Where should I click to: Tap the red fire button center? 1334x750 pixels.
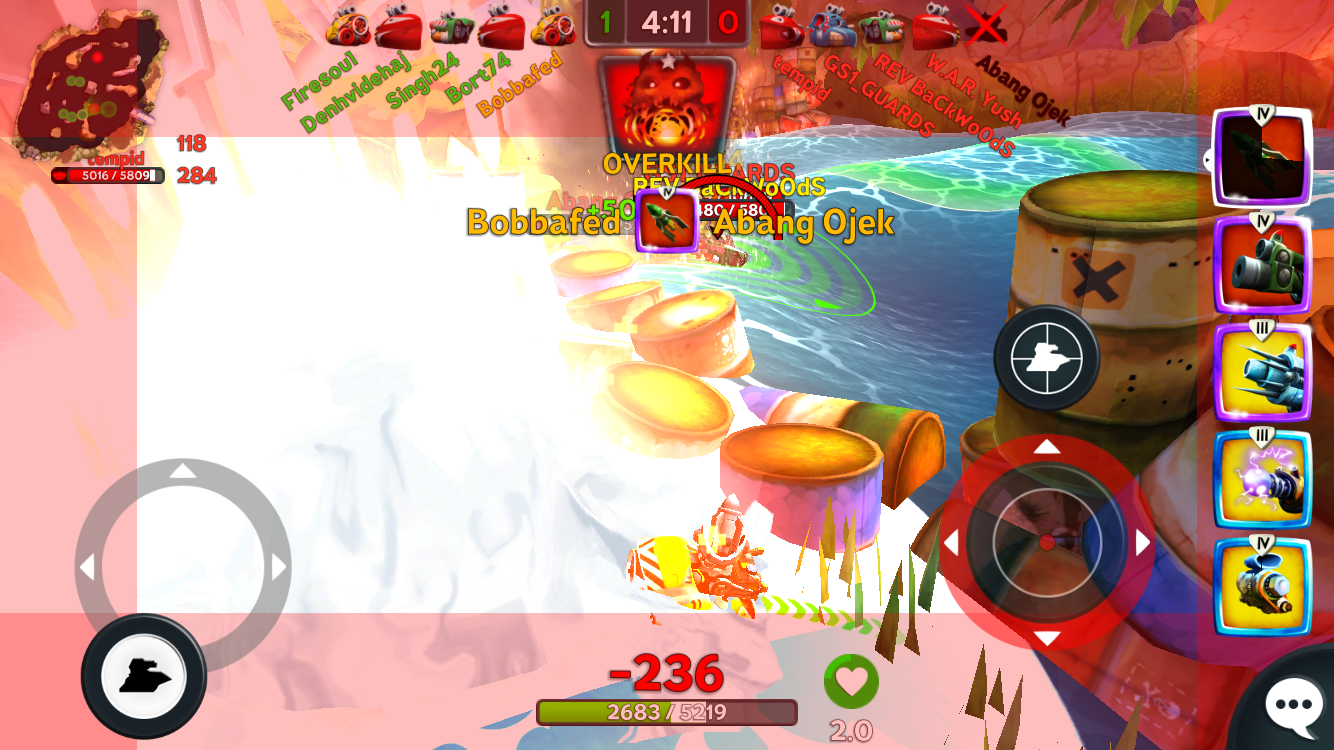click(1047, 543)
